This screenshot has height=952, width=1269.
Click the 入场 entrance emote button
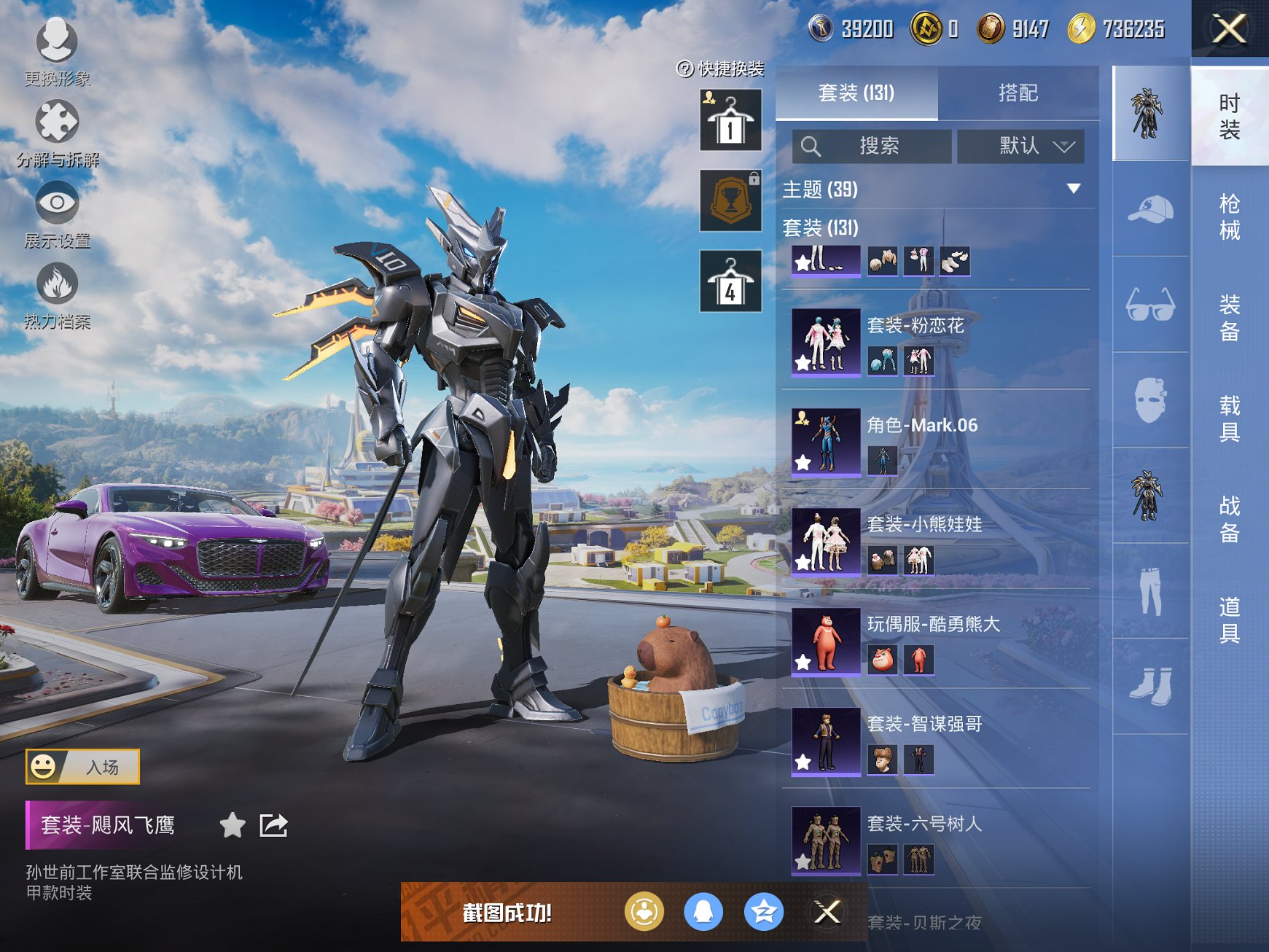(83, 767)
